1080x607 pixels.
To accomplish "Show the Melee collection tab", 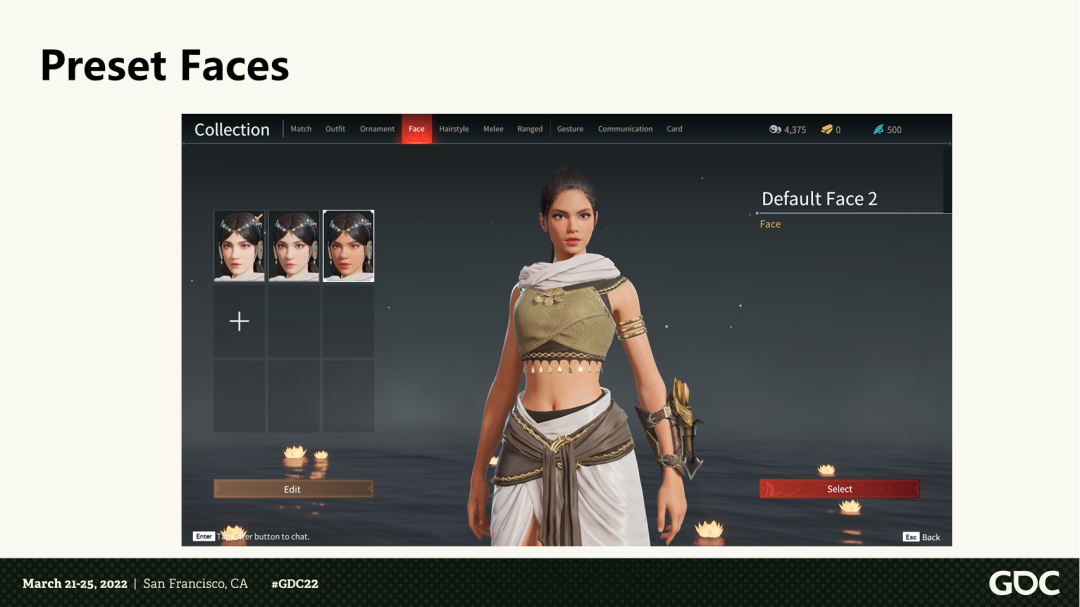I will [x=493, y=129].
